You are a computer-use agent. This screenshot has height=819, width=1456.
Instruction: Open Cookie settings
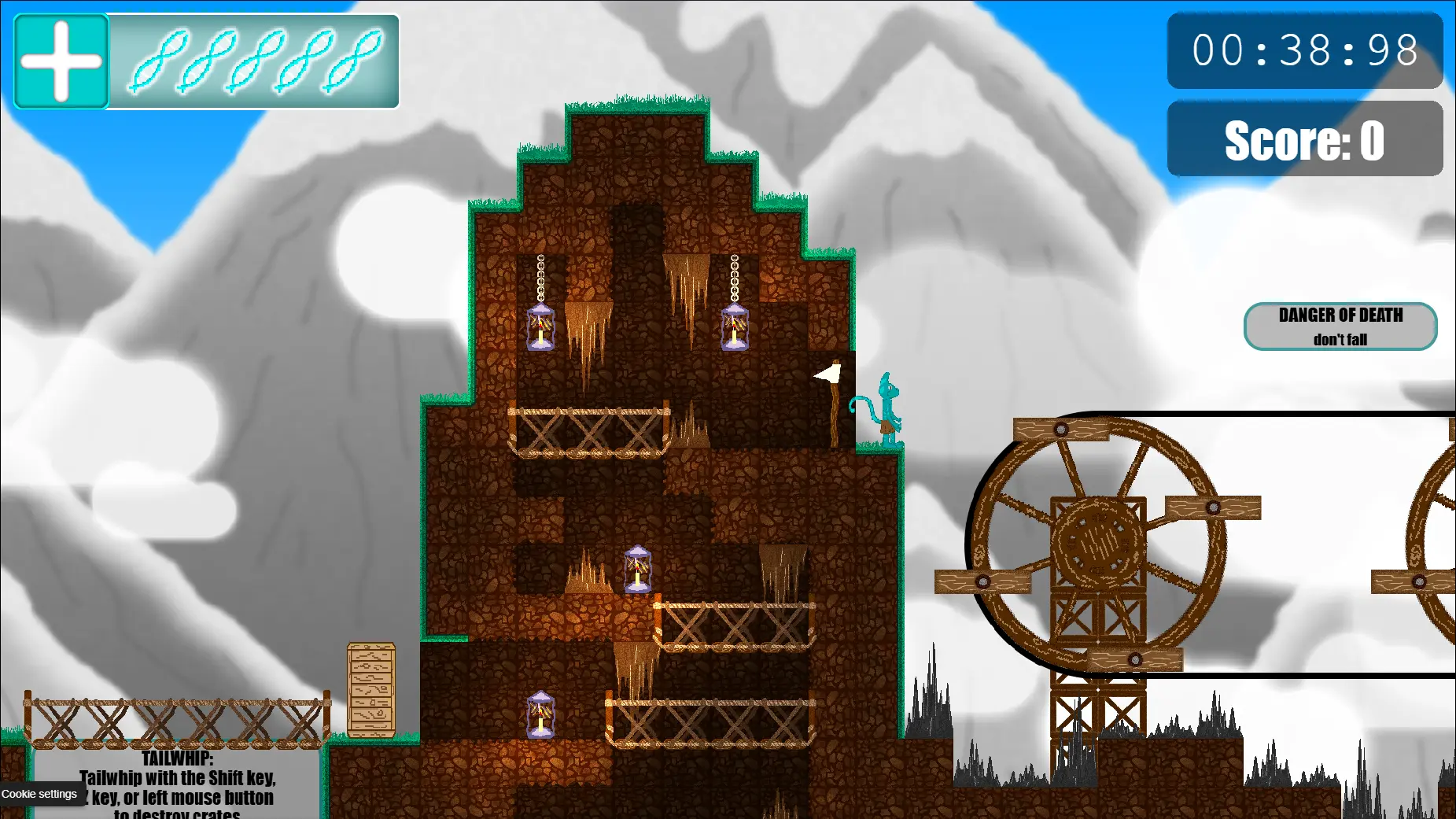(x=41, y=794)
